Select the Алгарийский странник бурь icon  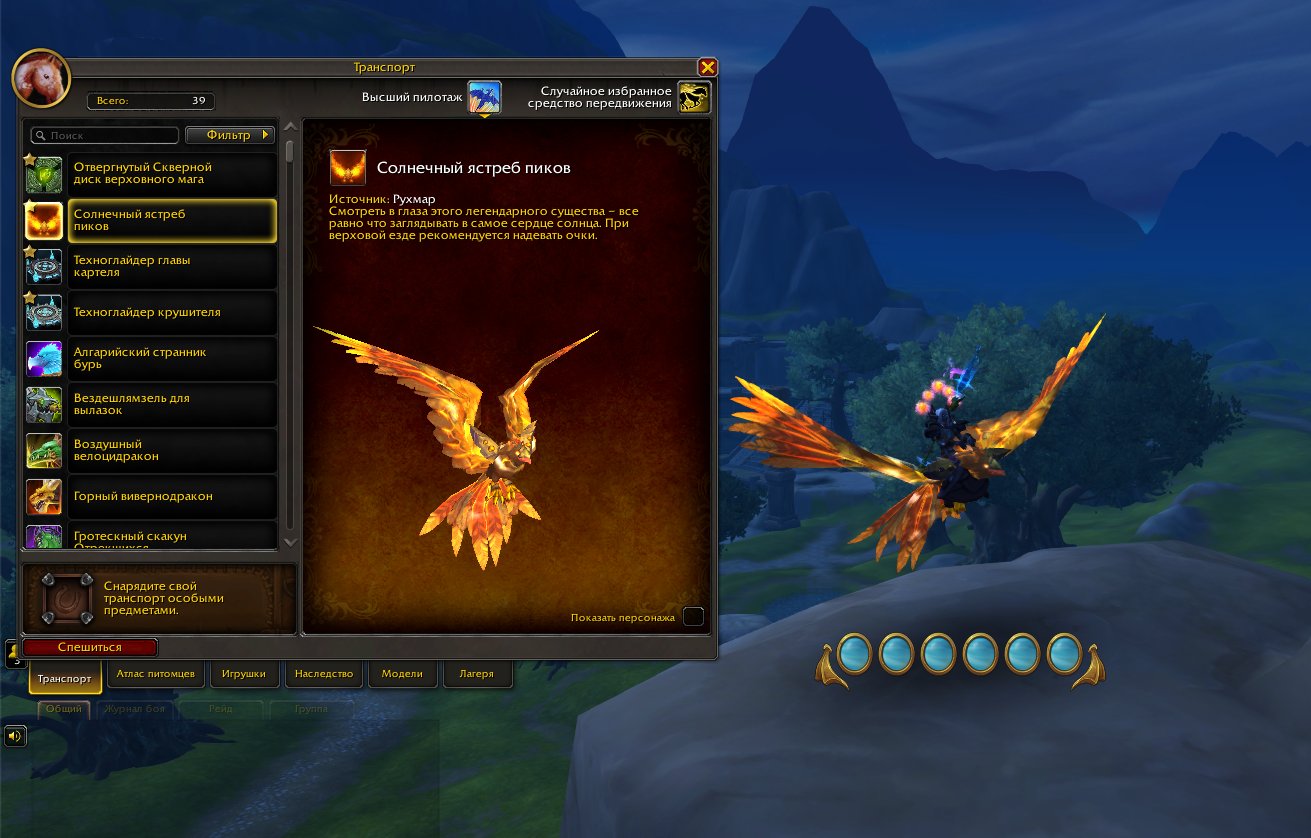[x=43, y=358]
